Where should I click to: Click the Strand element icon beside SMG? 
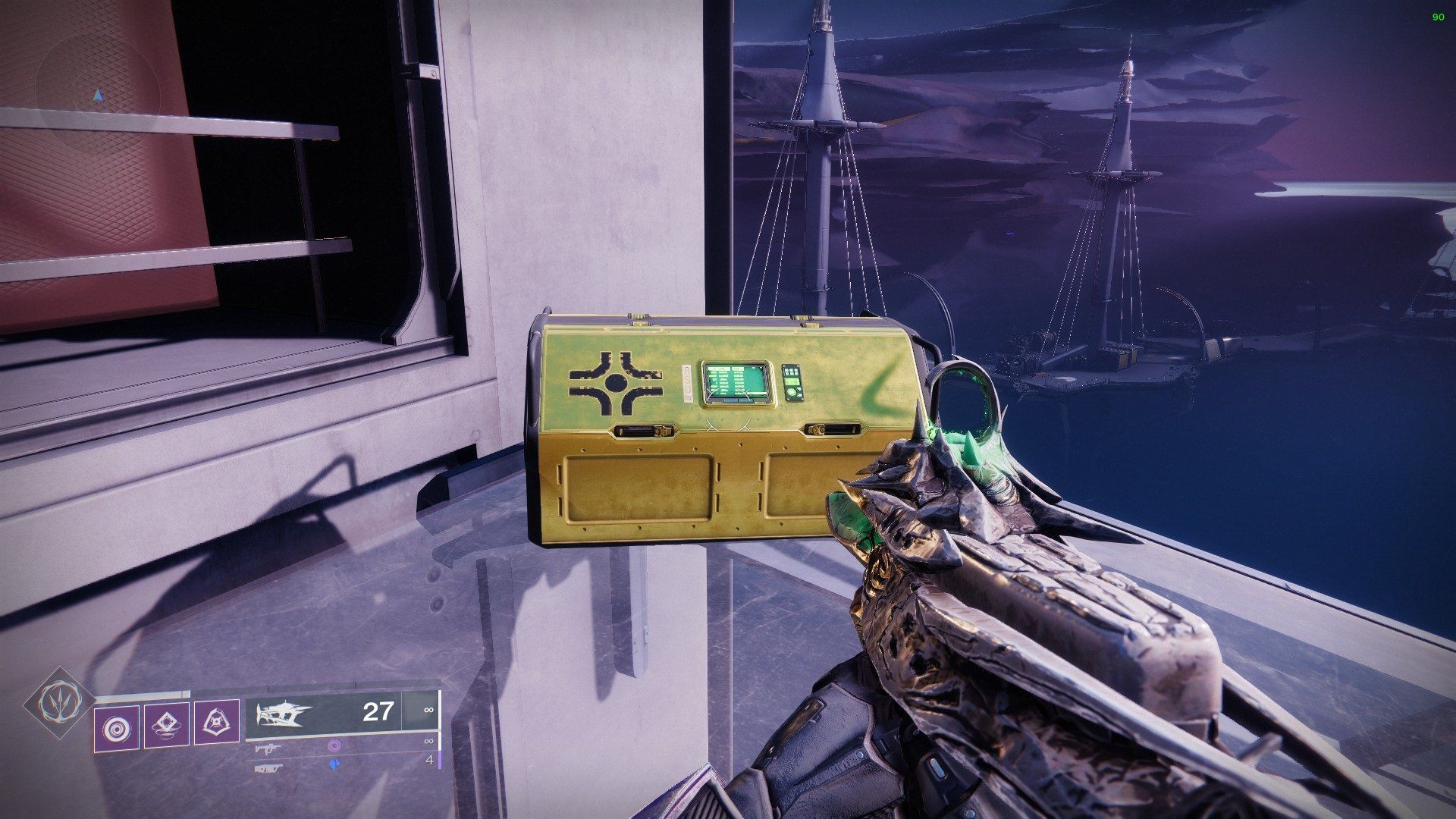coord(334,745)
